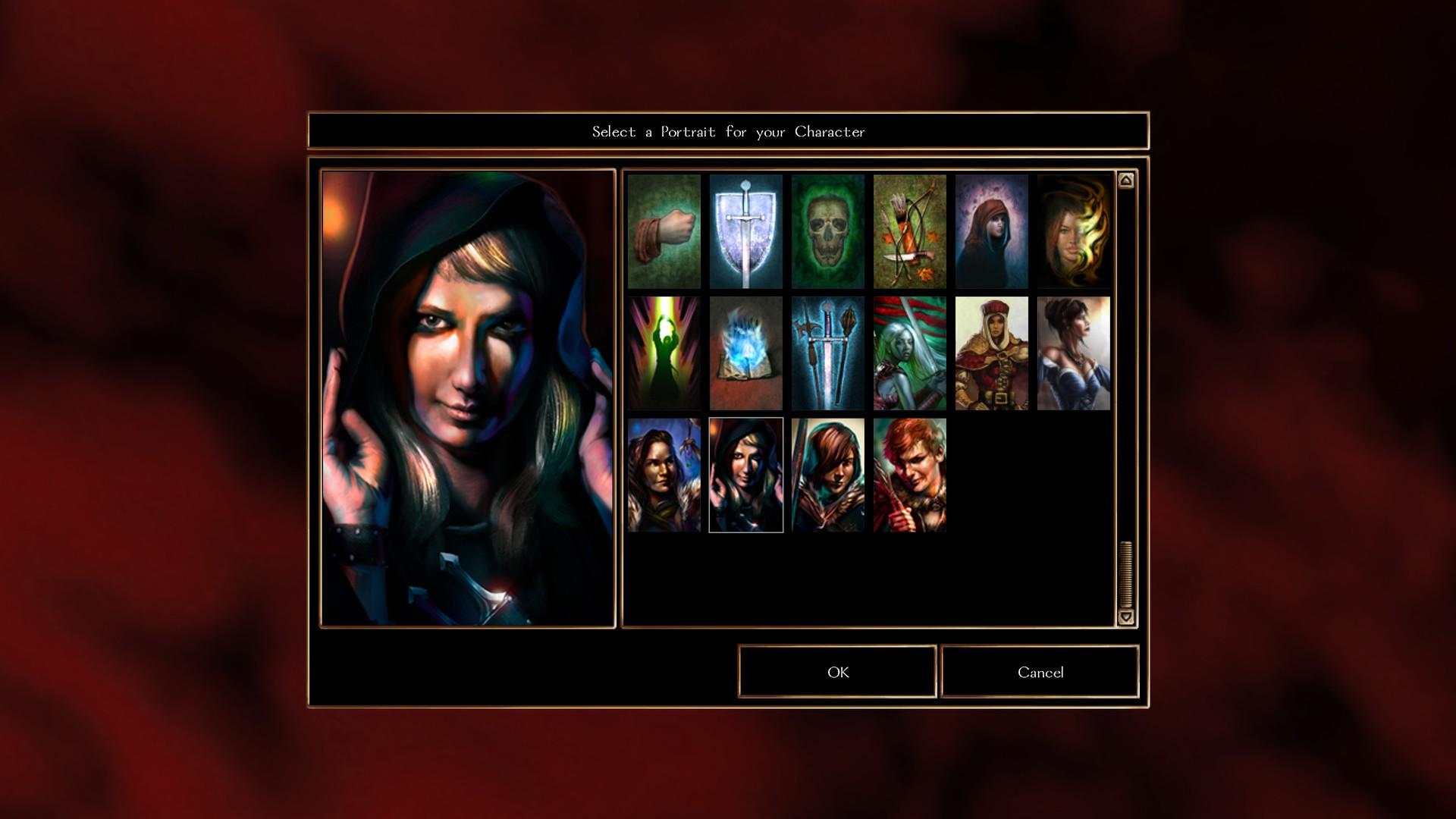Image resolution: width=1456 pixels, height=819 pixels.
Task: Select the red-haired archer portrait
Action: pyautogui.click(x=908, y=475)
